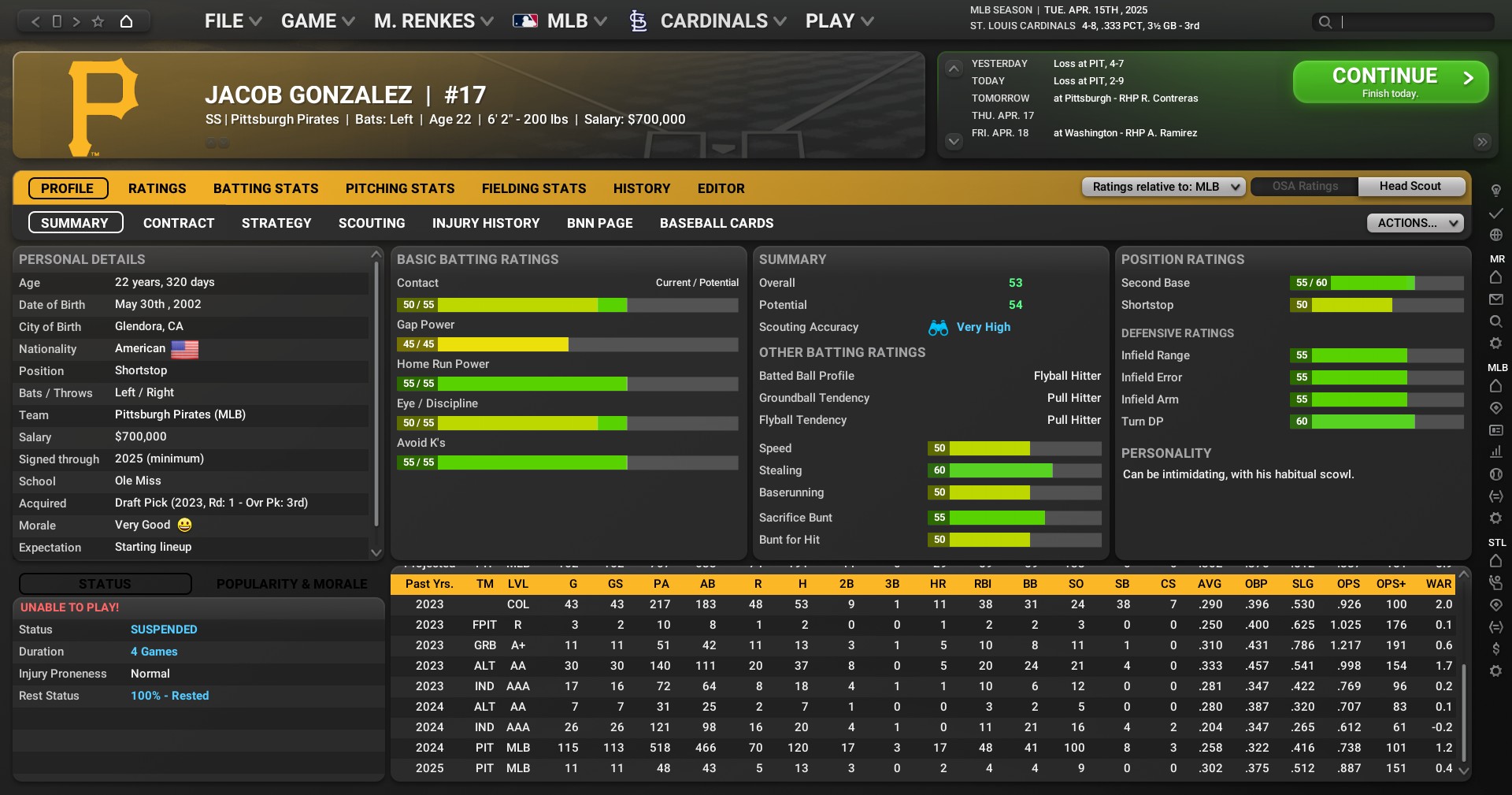Switch to the Ratings tab
The height and width of the screenshot is (795, 1512).
click(157, 188)
